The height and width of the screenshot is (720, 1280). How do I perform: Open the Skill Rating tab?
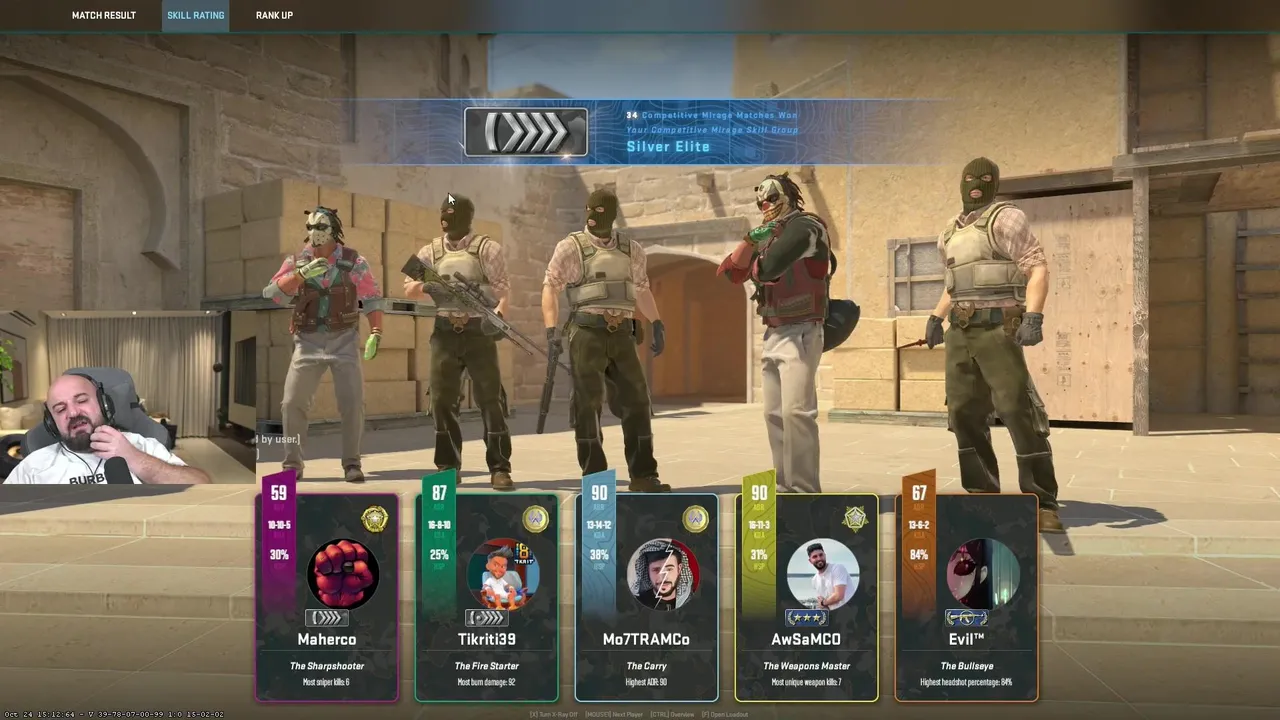click(195, 15)
